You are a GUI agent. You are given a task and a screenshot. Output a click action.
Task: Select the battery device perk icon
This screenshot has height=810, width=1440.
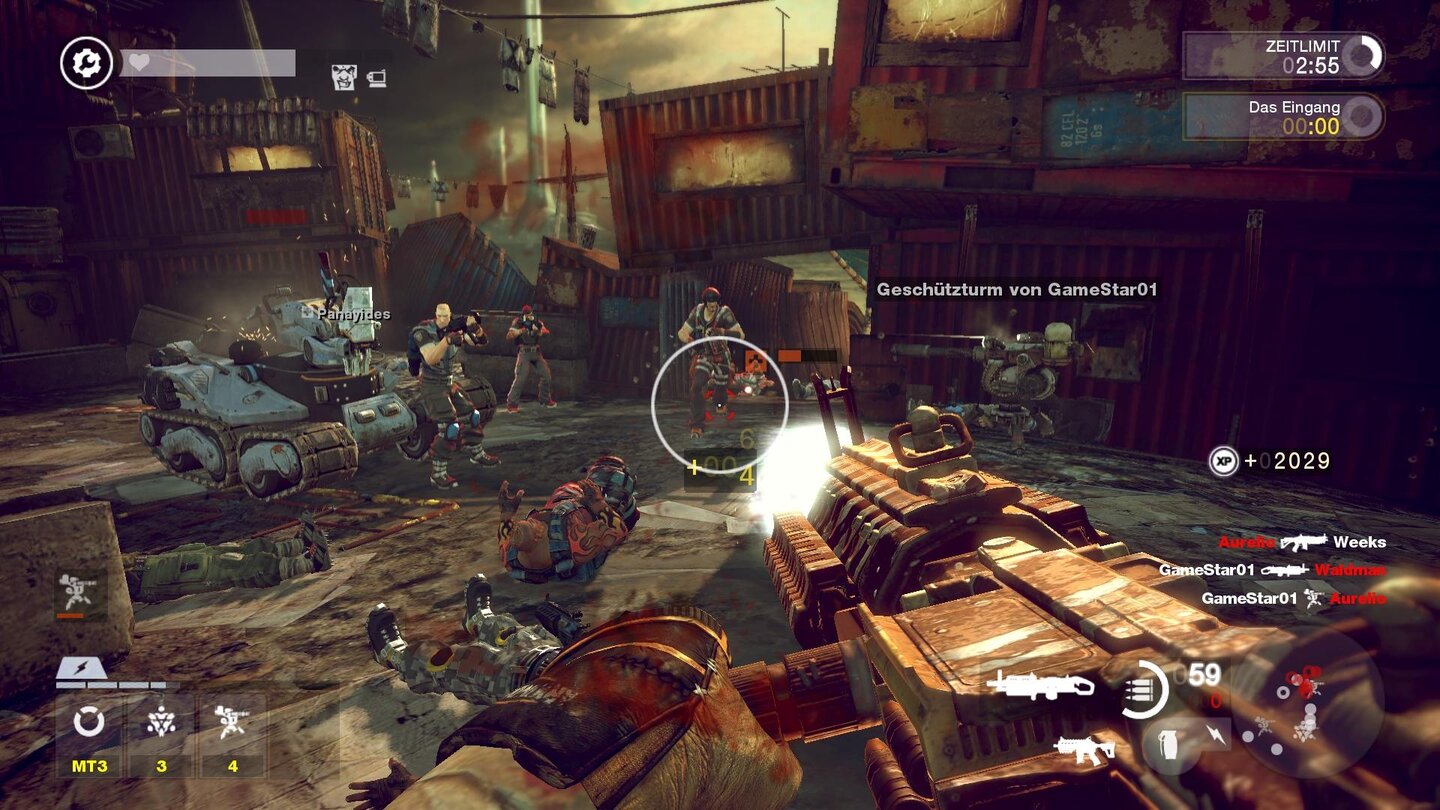coord(377,77)
